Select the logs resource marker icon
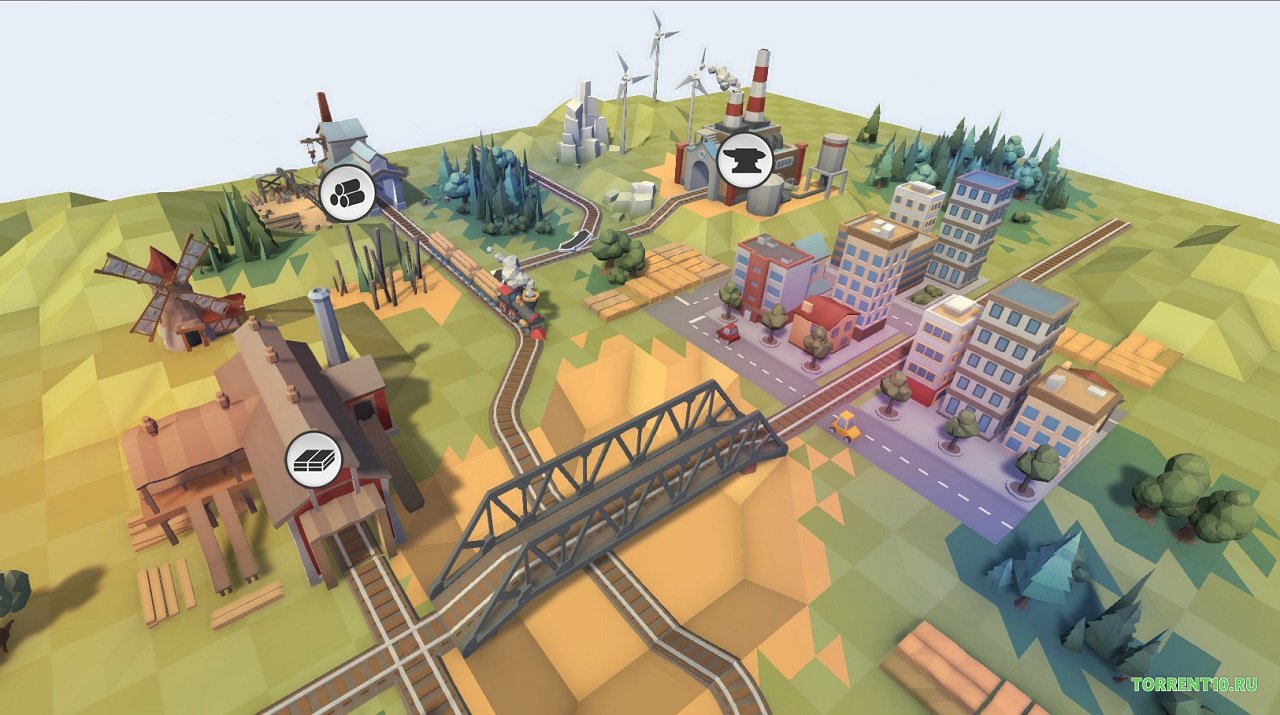 click(x=347, y=193)
